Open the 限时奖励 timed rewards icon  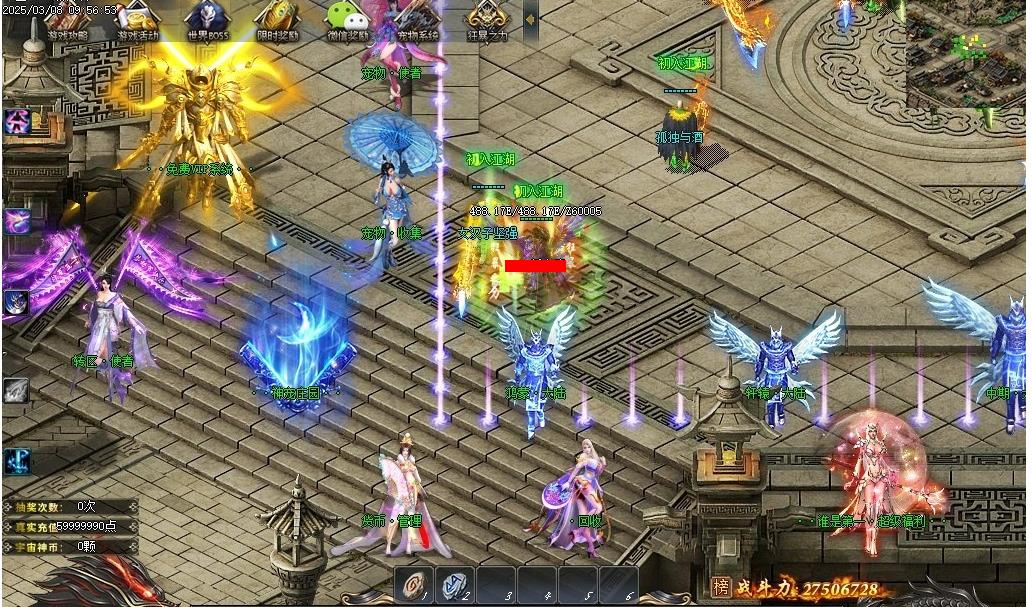pos(277,21)
